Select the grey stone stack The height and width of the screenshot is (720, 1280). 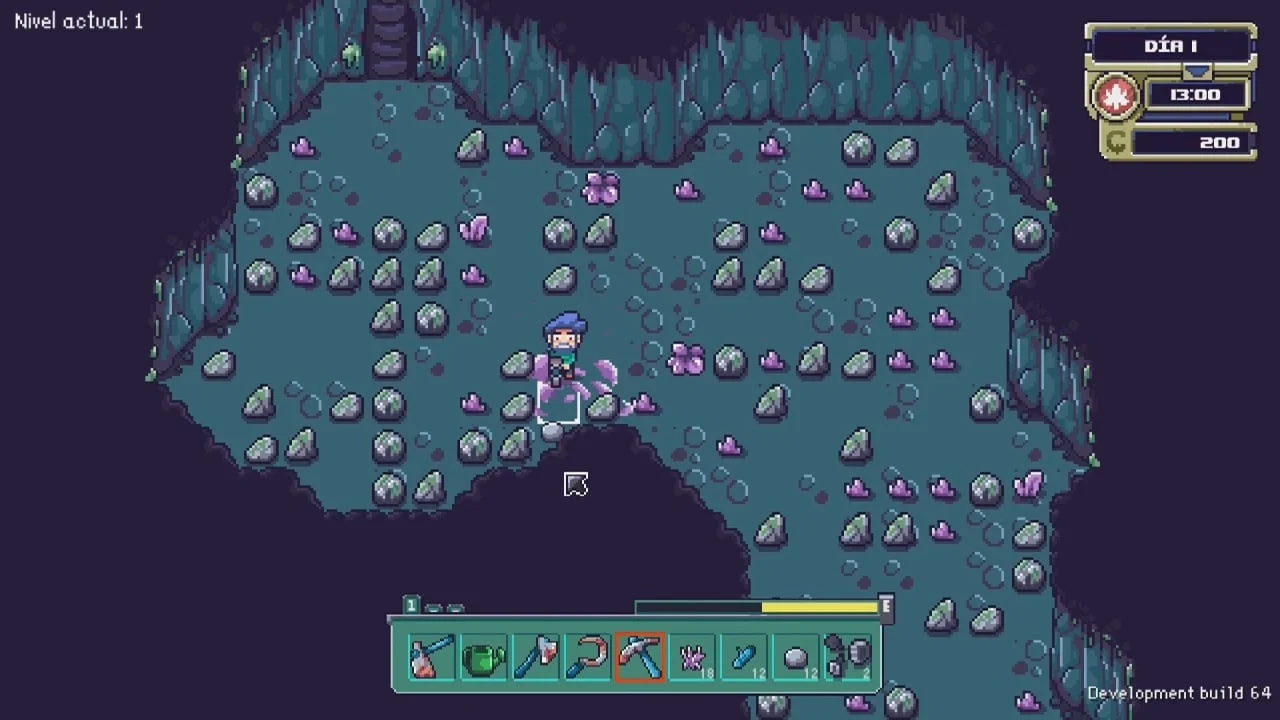click(x=796, y=657)
